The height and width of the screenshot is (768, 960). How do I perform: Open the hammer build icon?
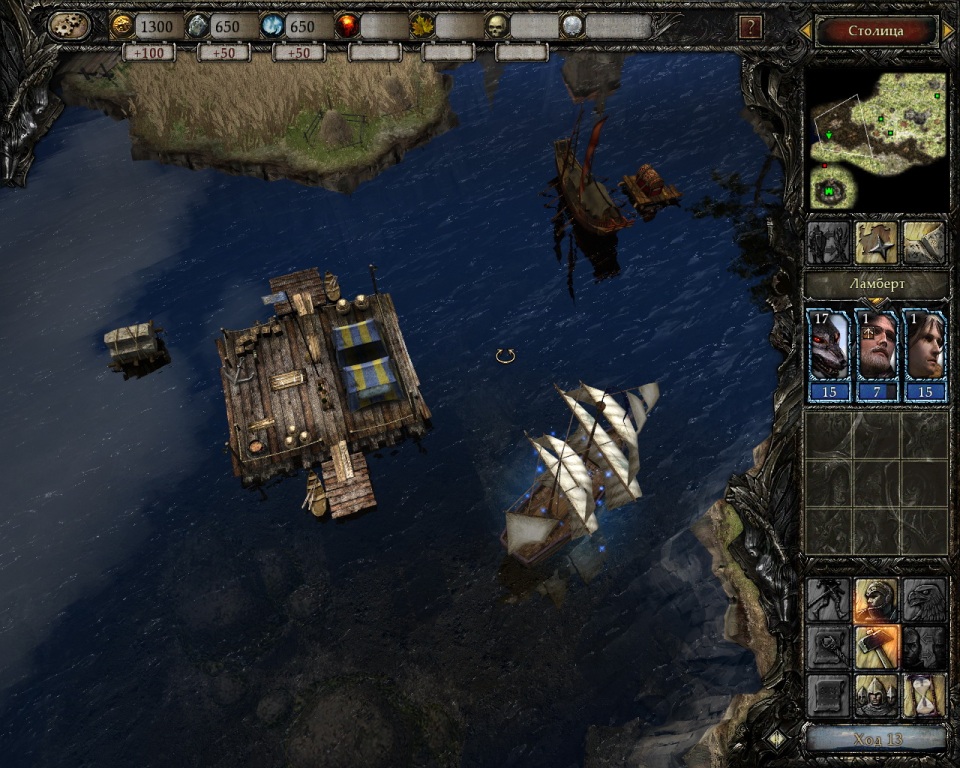876,648
